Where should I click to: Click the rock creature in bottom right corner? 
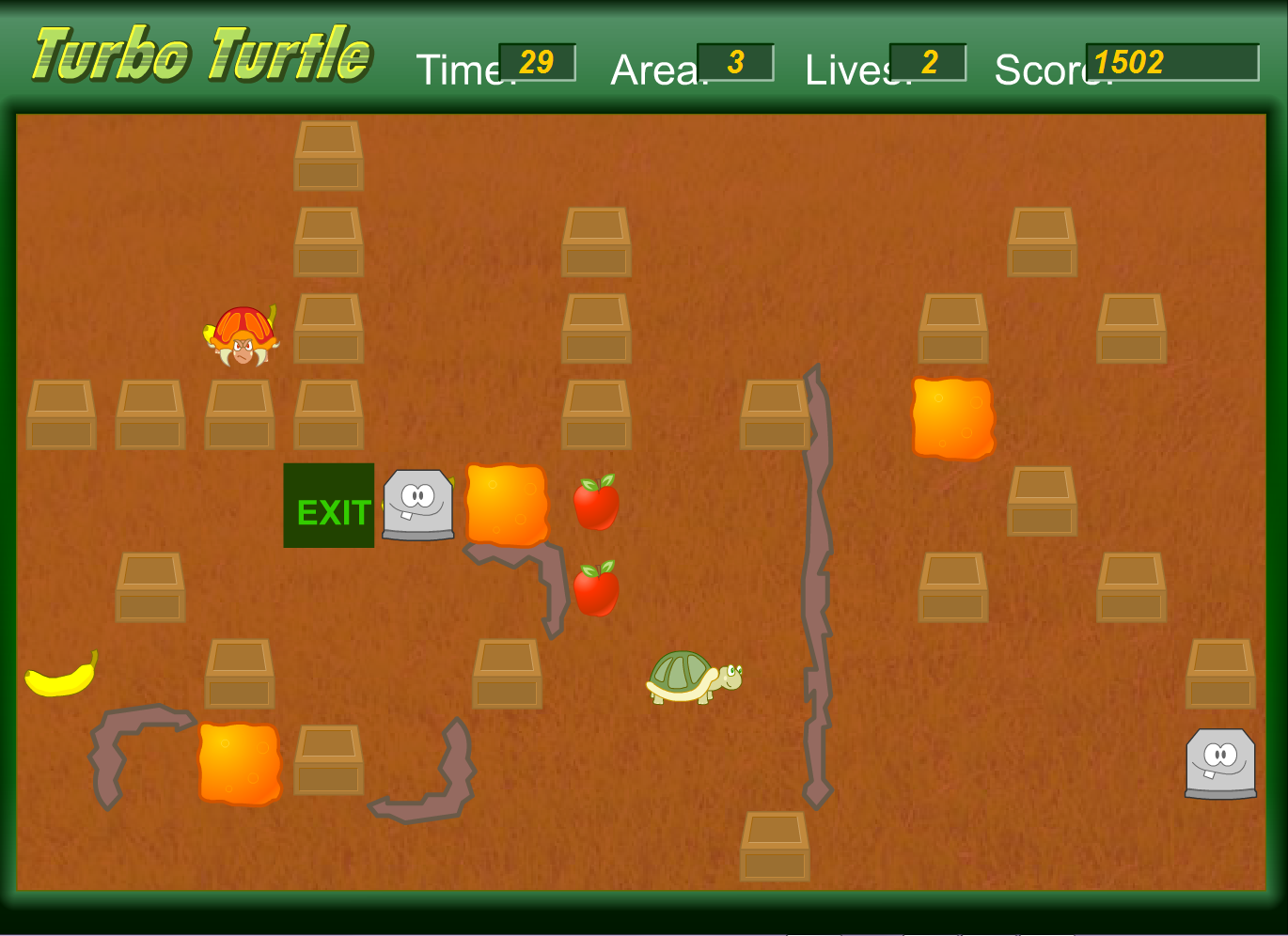(x=1220, y=763)
